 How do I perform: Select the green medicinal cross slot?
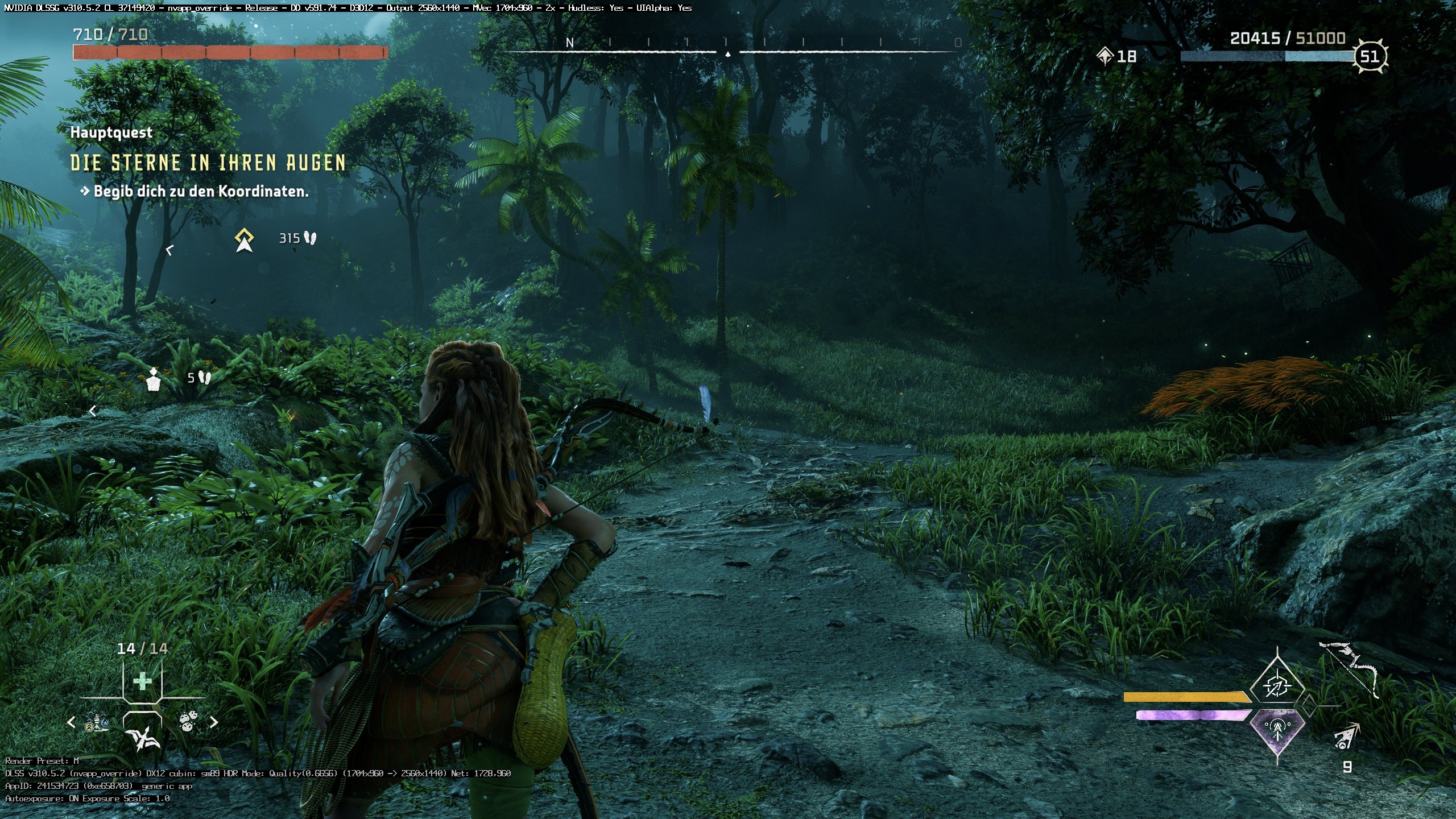(x=142, y=681)
